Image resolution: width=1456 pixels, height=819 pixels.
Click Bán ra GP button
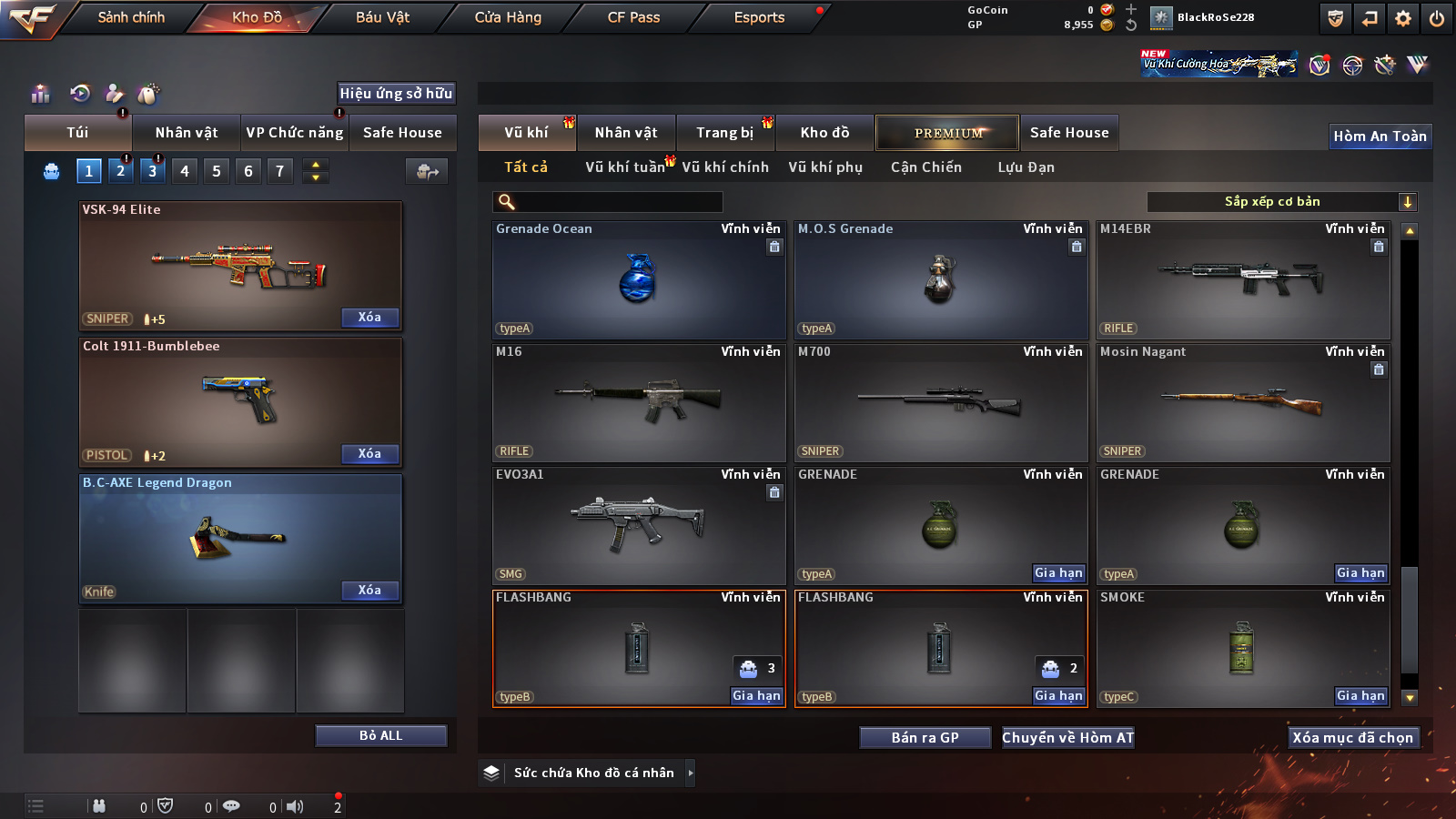tap(925, 738)
